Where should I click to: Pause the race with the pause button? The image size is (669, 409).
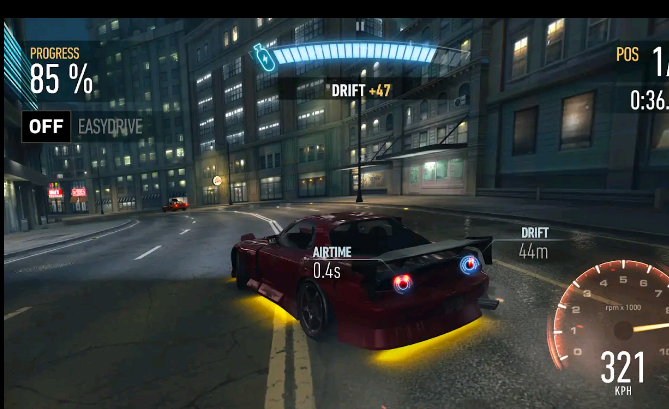360,25
